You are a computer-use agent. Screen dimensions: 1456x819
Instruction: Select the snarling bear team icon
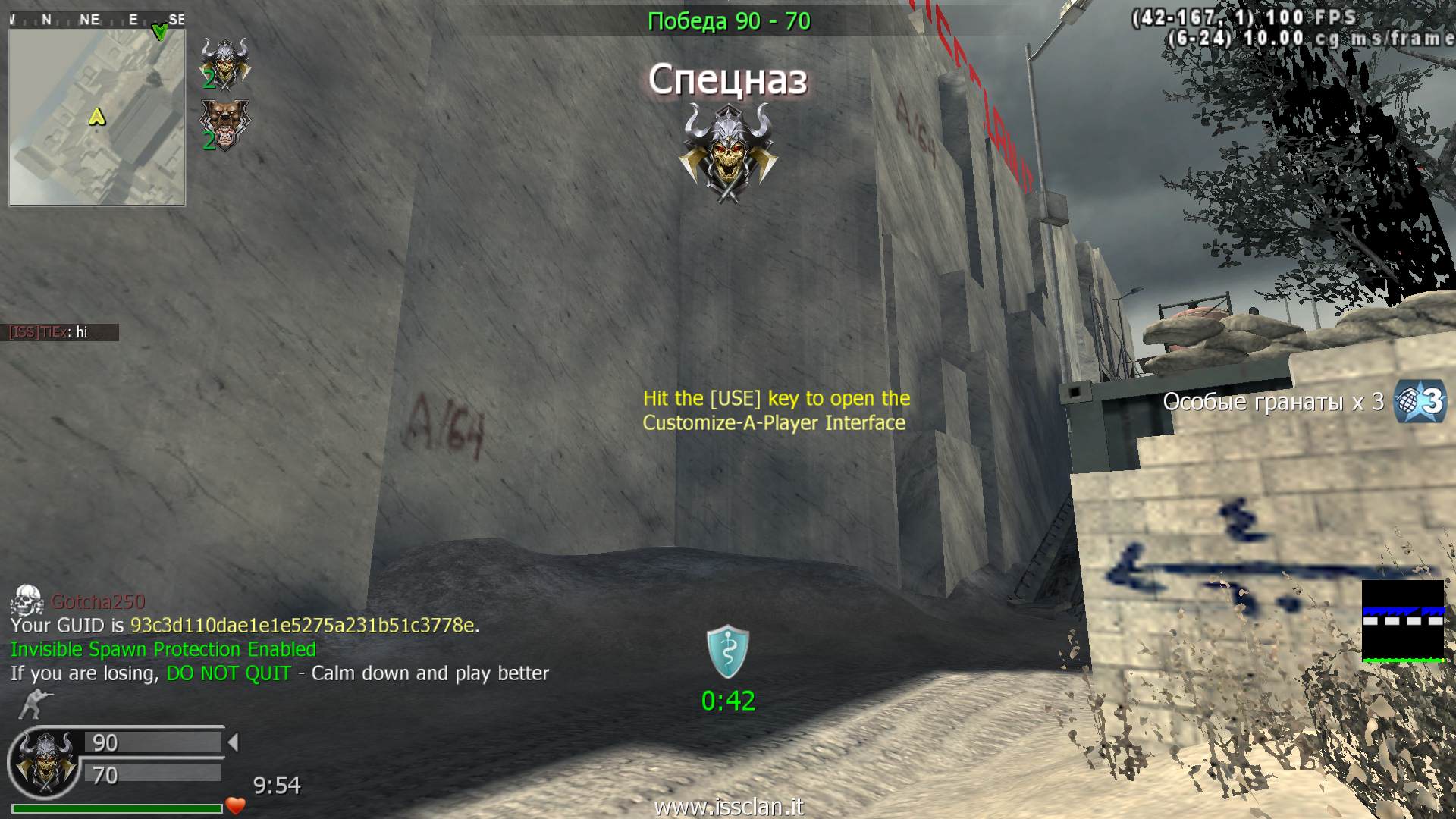tap(224, 124)
